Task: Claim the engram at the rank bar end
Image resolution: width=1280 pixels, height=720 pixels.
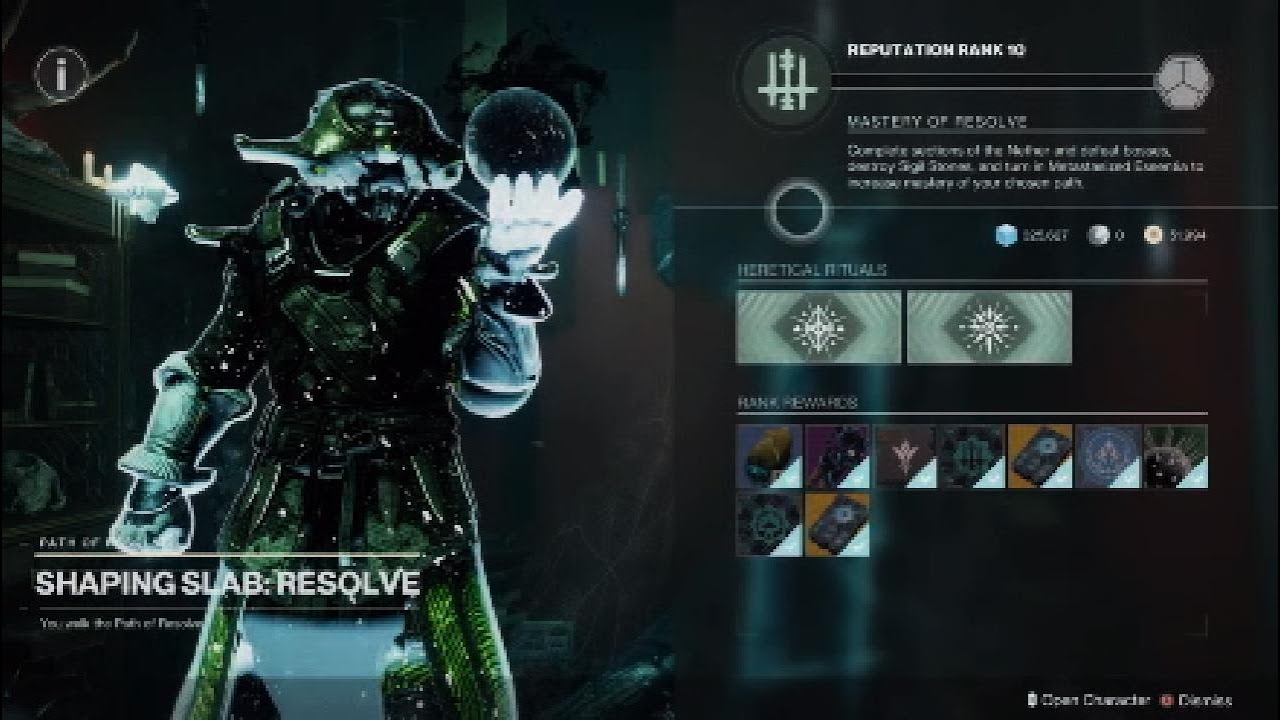Action: [x=1183, y=82]
